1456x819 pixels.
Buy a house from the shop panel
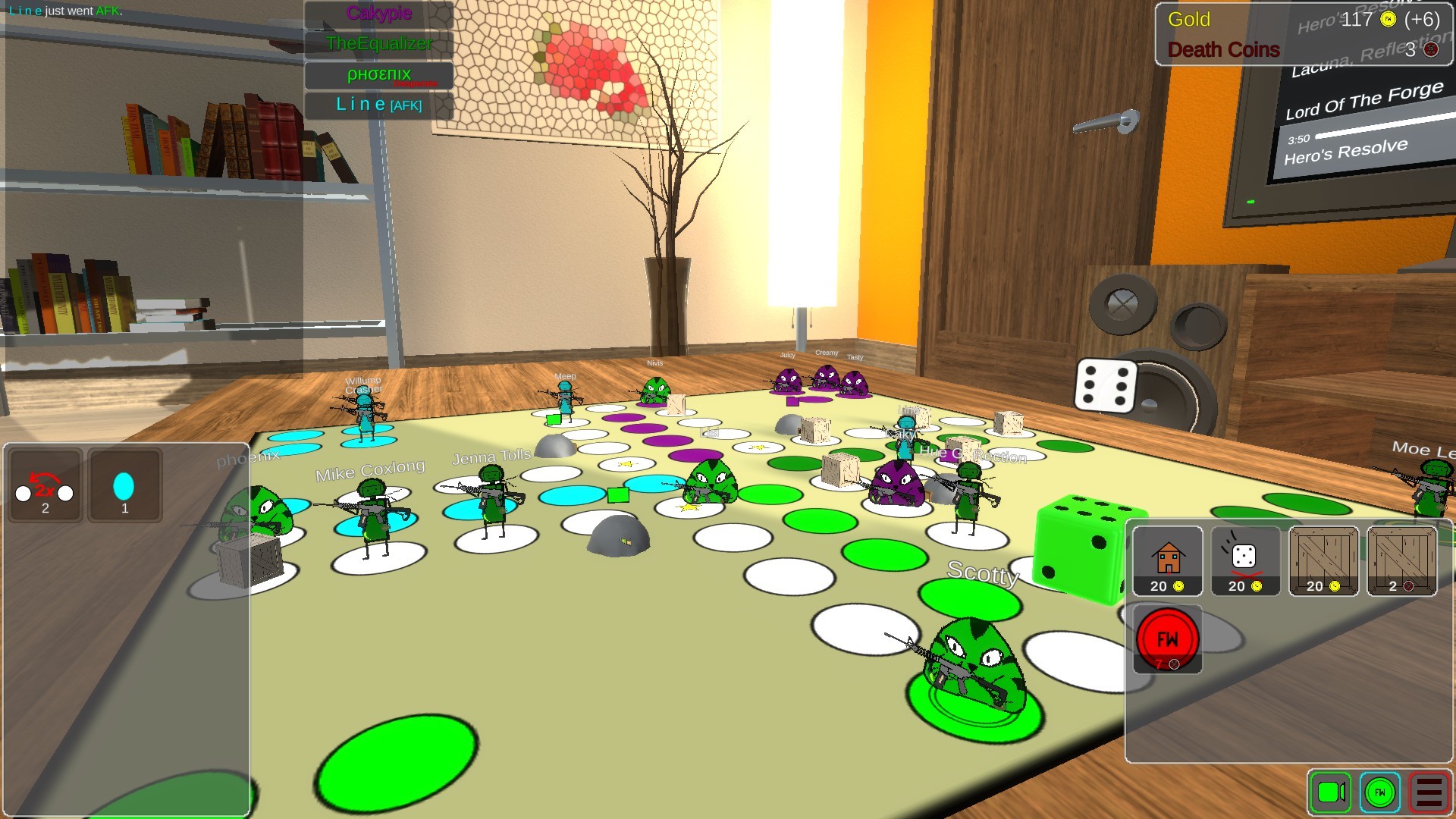point(1167,559)
